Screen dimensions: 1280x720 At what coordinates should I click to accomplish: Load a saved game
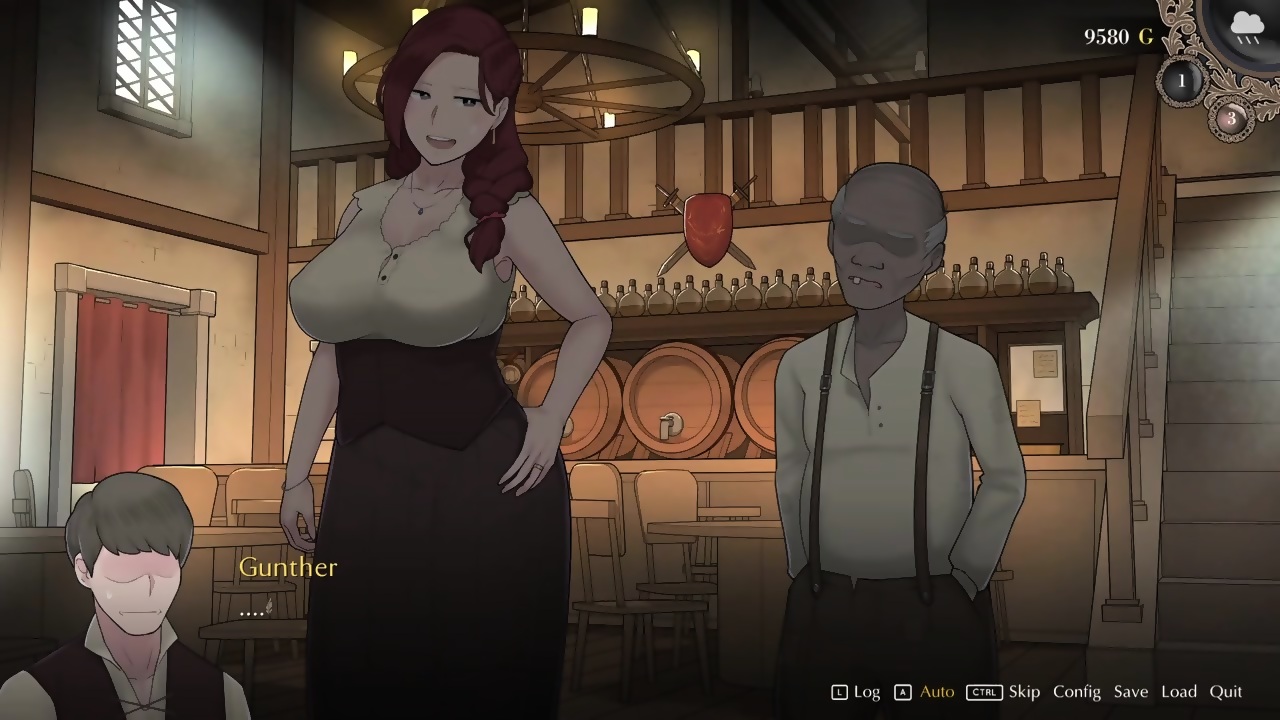click(x=1178, y=692)
